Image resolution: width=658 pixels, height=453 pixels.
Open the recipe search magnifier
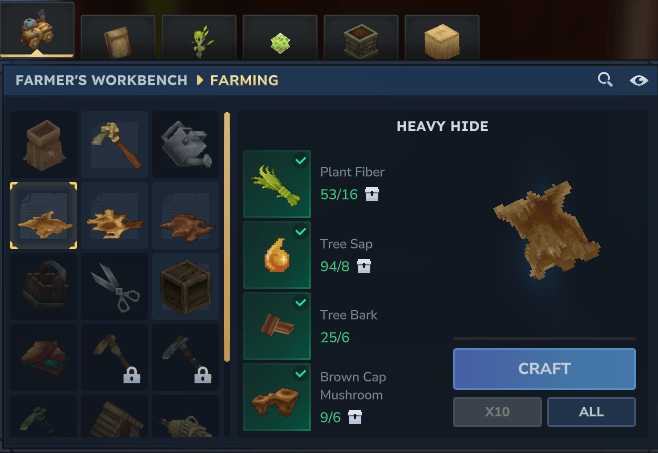tap(605, 80)
